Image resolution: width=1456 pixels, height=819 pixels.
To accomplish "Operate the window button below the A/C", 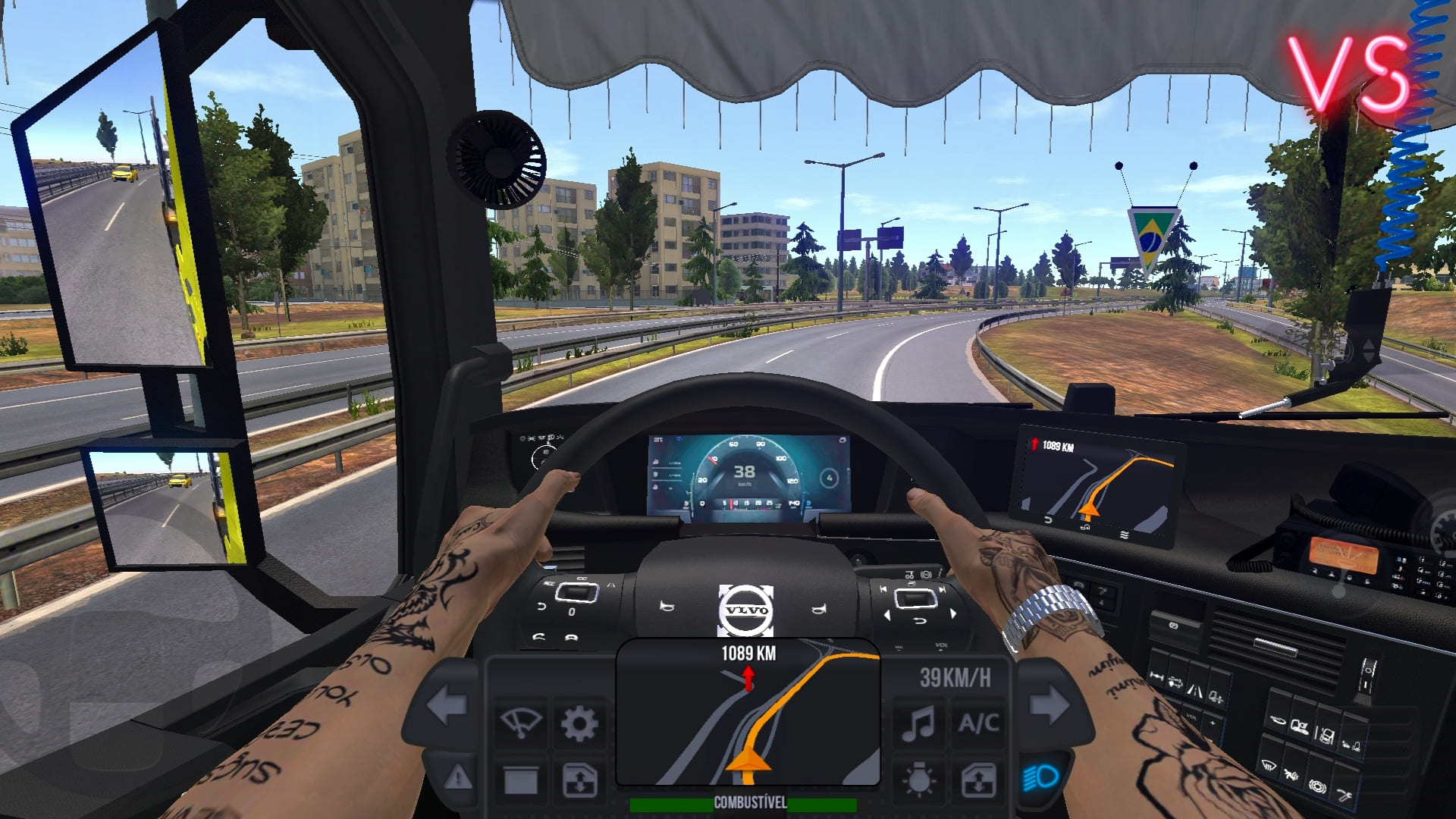I will (x=978, y=780).
